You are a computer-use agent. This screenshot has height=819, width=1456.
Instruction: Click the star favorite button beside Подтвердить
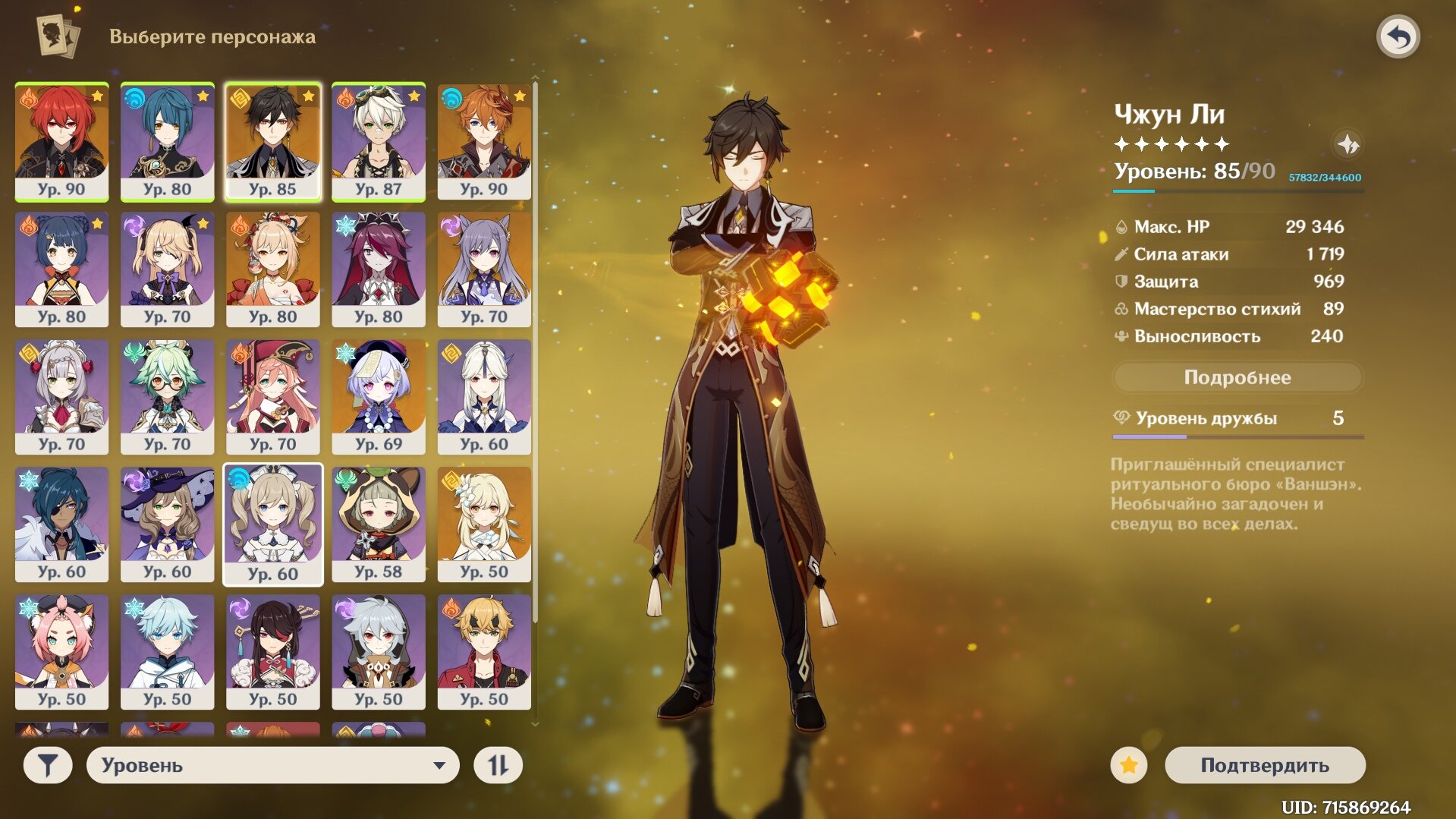pos(1128,765)
